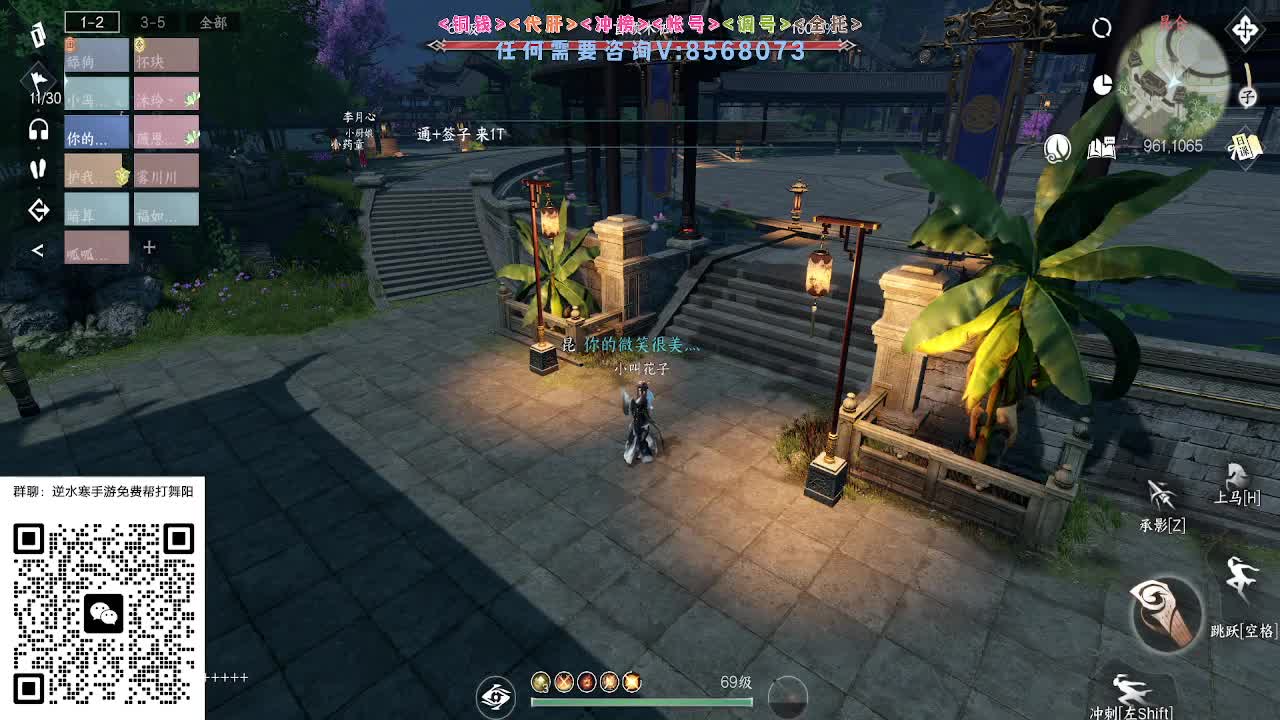Screen dimensions: 1280x720
Task: Click the snail icon under the minimap
Action: [x=1055, y=147]
